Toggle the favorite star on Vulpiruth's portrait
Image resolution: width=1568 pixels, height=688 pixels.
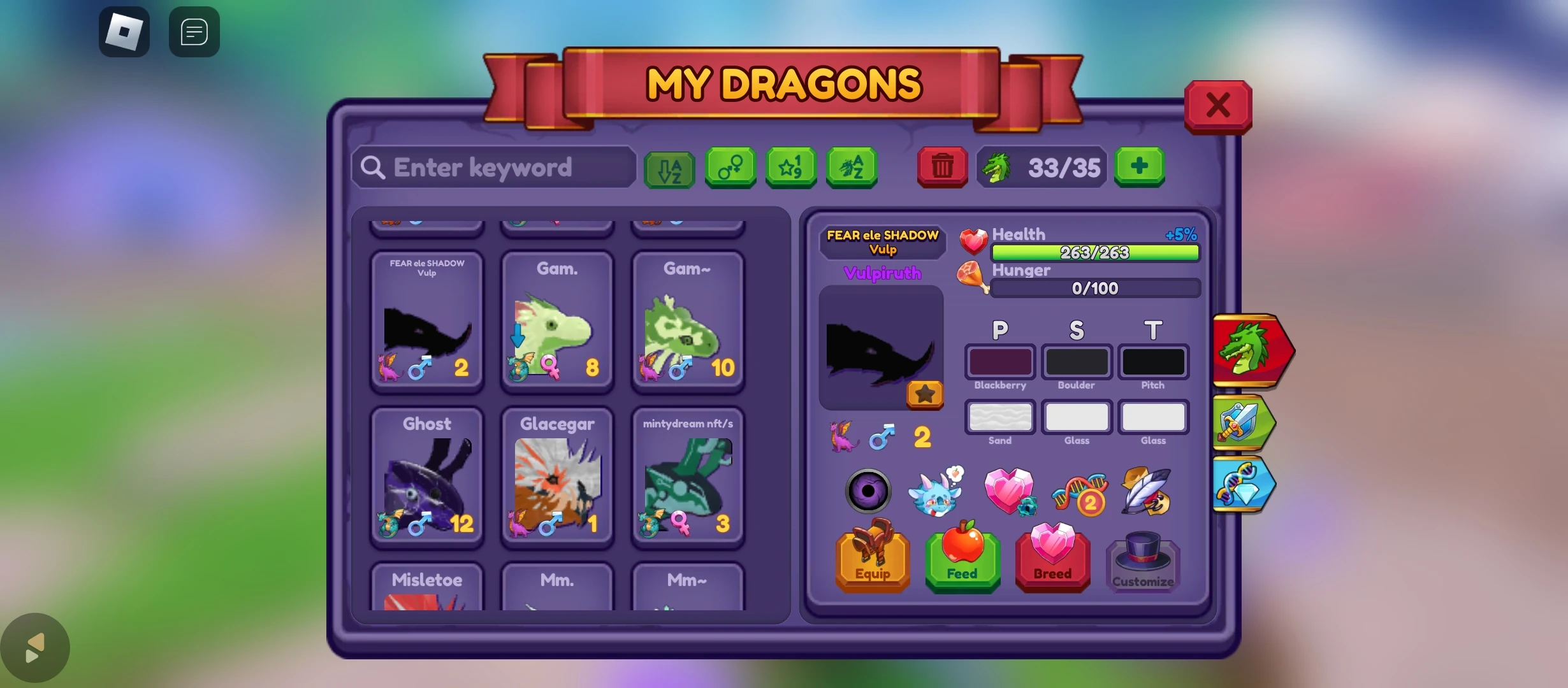coord(924,394)
